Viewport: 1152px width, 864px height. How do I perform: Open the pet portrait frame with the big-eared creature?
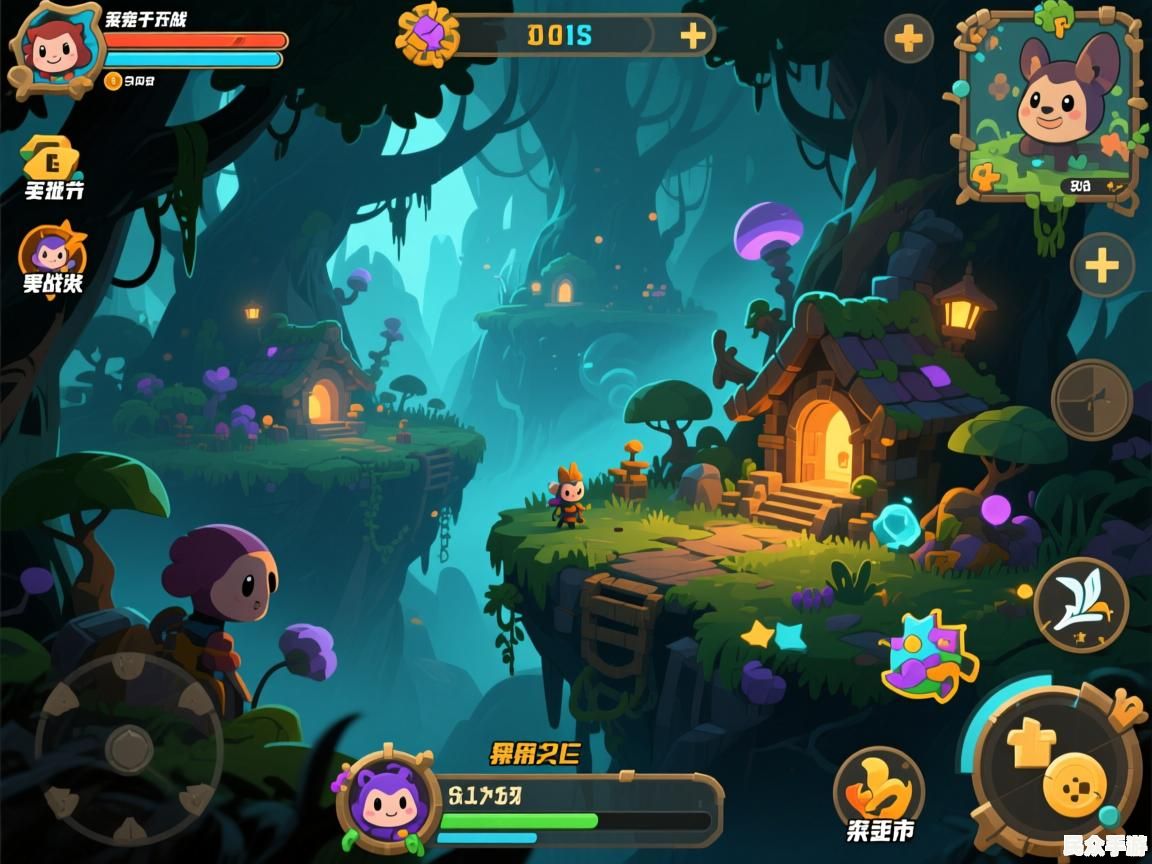[x=1048, y=108]
